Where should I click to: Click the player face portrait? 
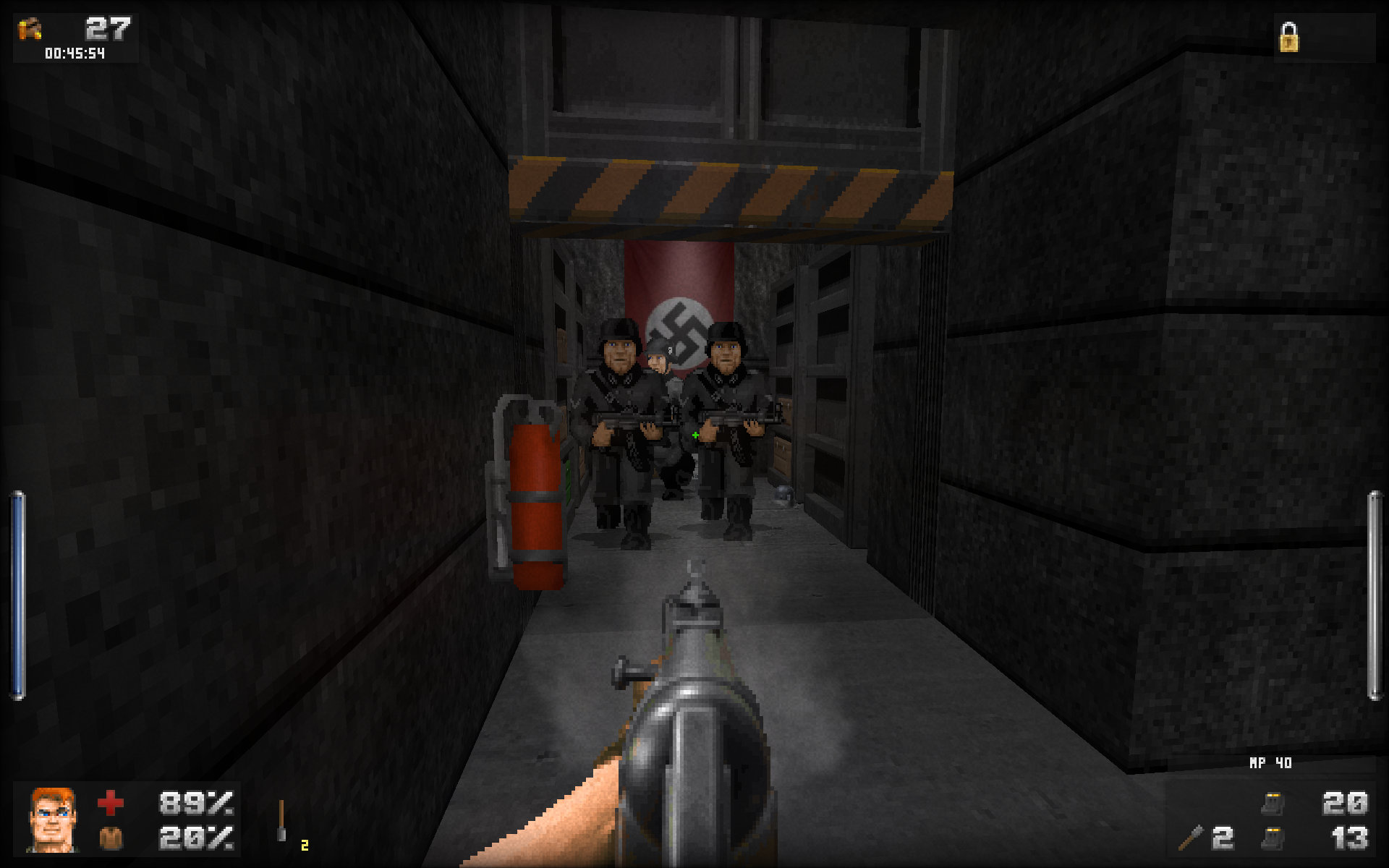(x=52, y=820)
